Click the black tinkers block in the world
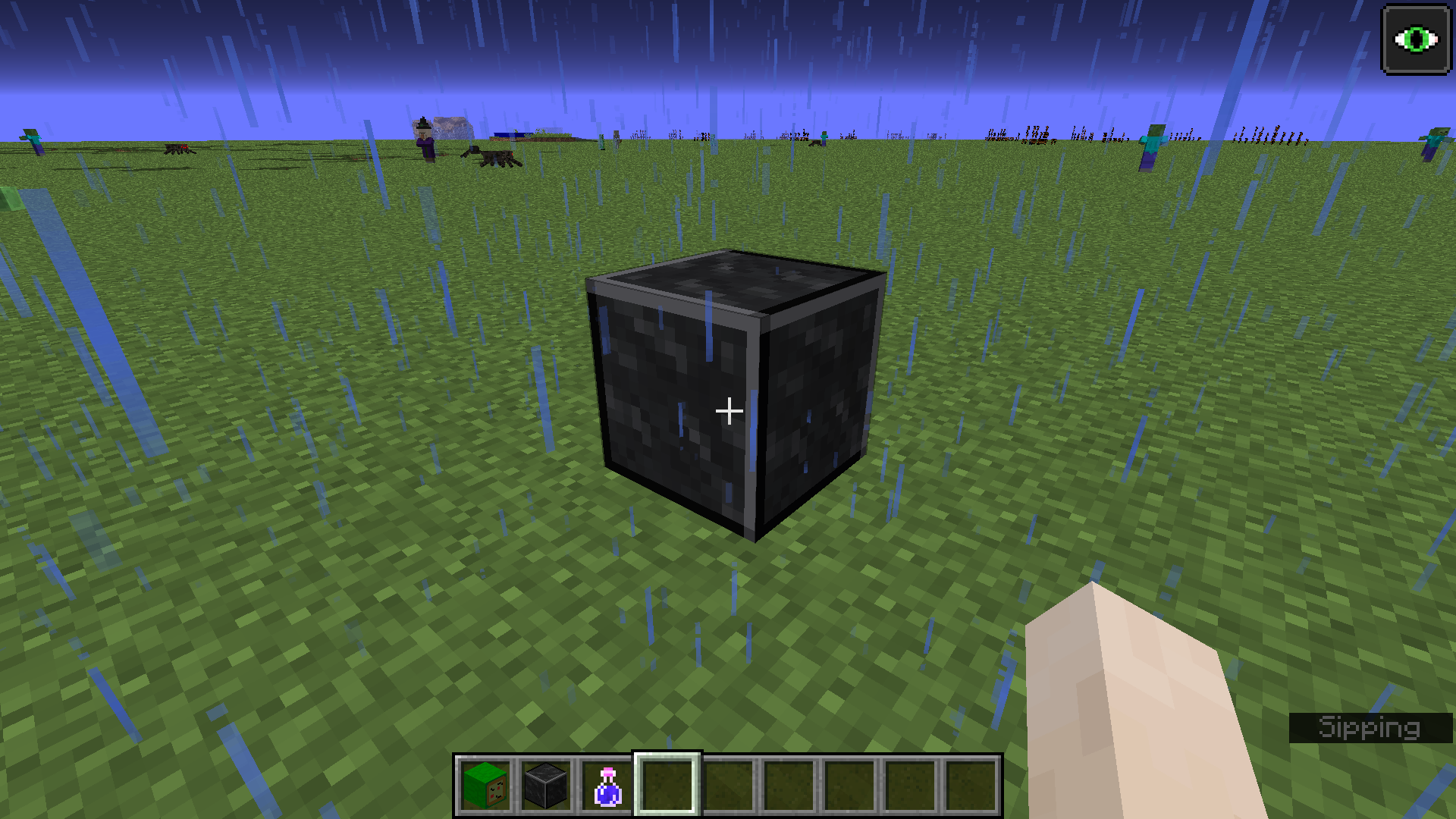The image size is (1456, 819). tap(732, 394)
